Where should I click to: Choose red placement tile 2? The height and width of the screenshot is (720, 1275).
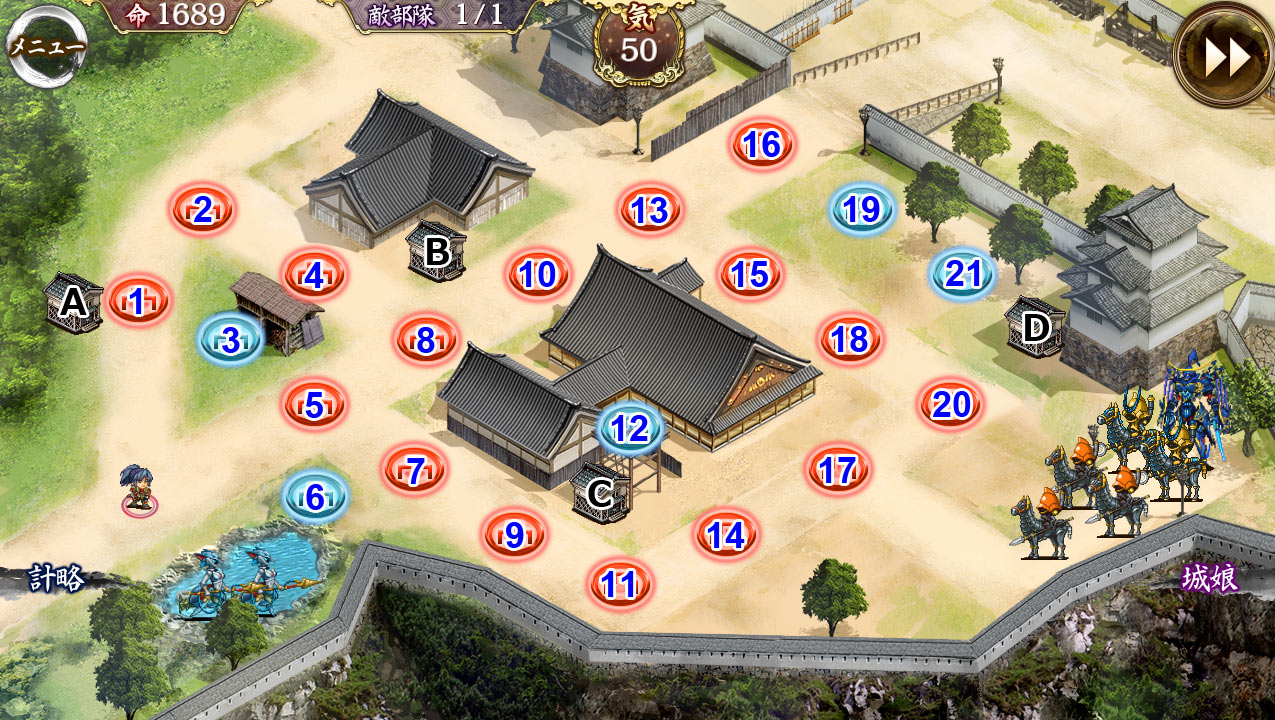pos(203,210)
